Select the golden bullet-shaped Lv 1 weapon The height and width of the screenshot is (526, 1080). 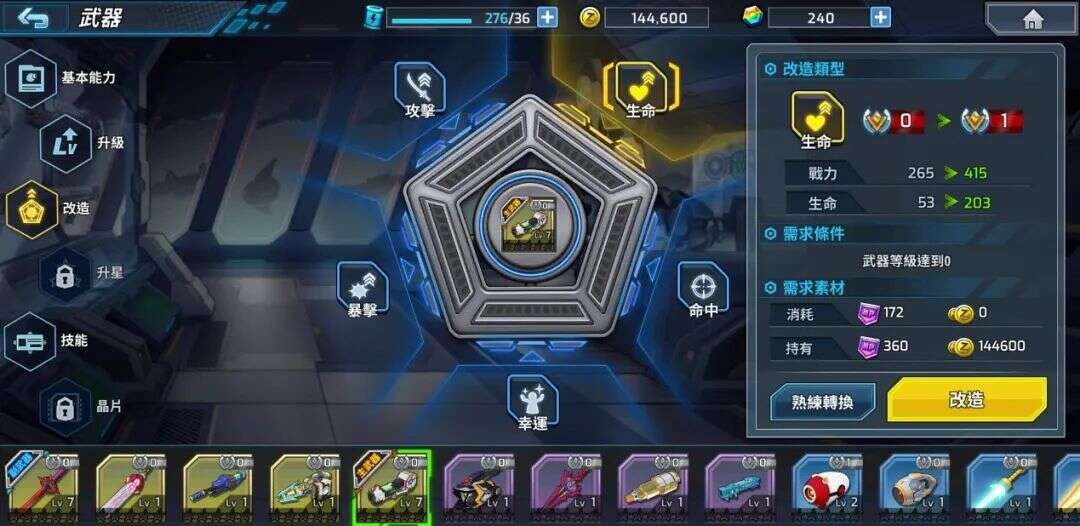(652, 488)
